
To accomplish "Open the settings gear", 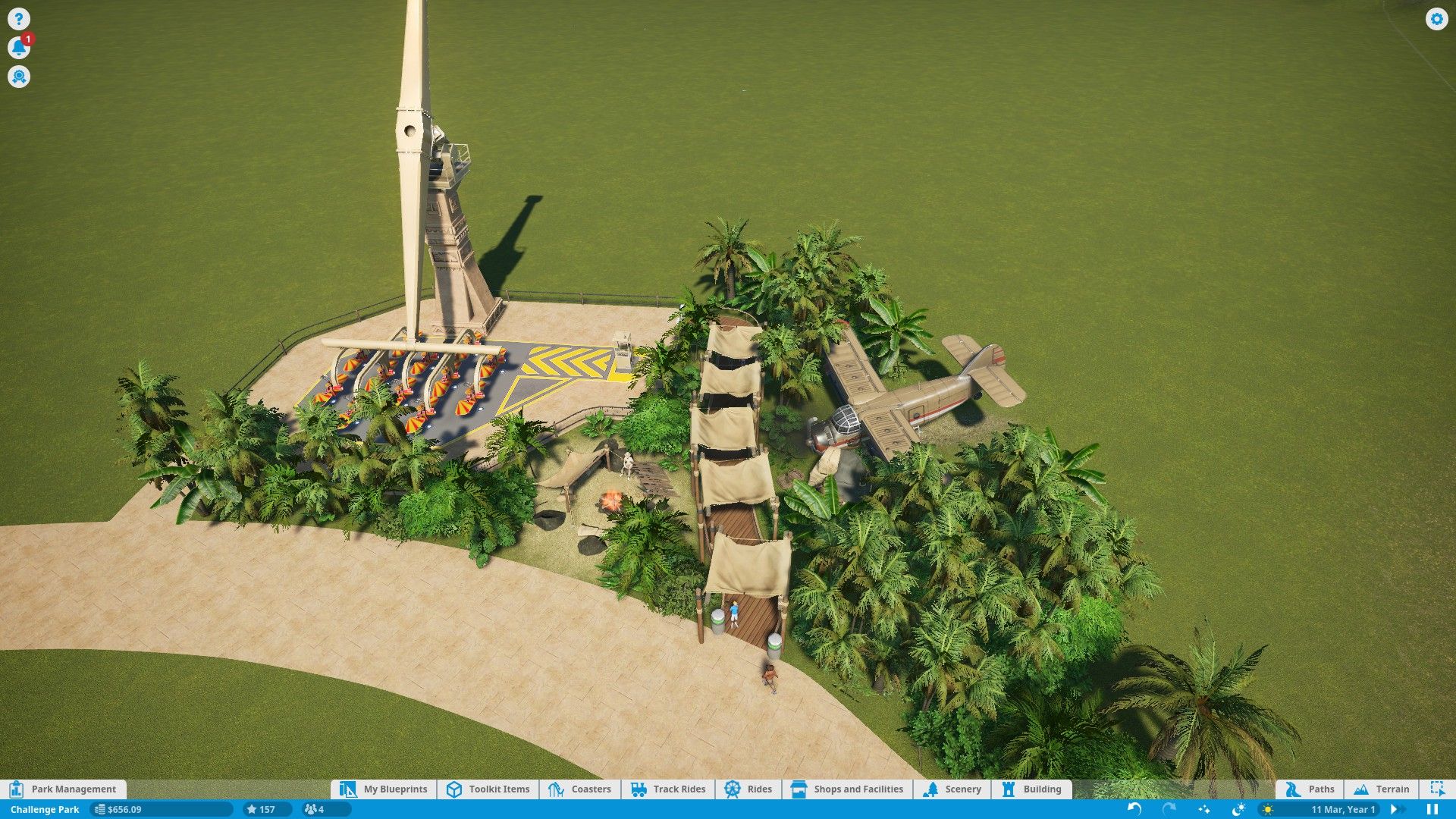I will 1437,19.
